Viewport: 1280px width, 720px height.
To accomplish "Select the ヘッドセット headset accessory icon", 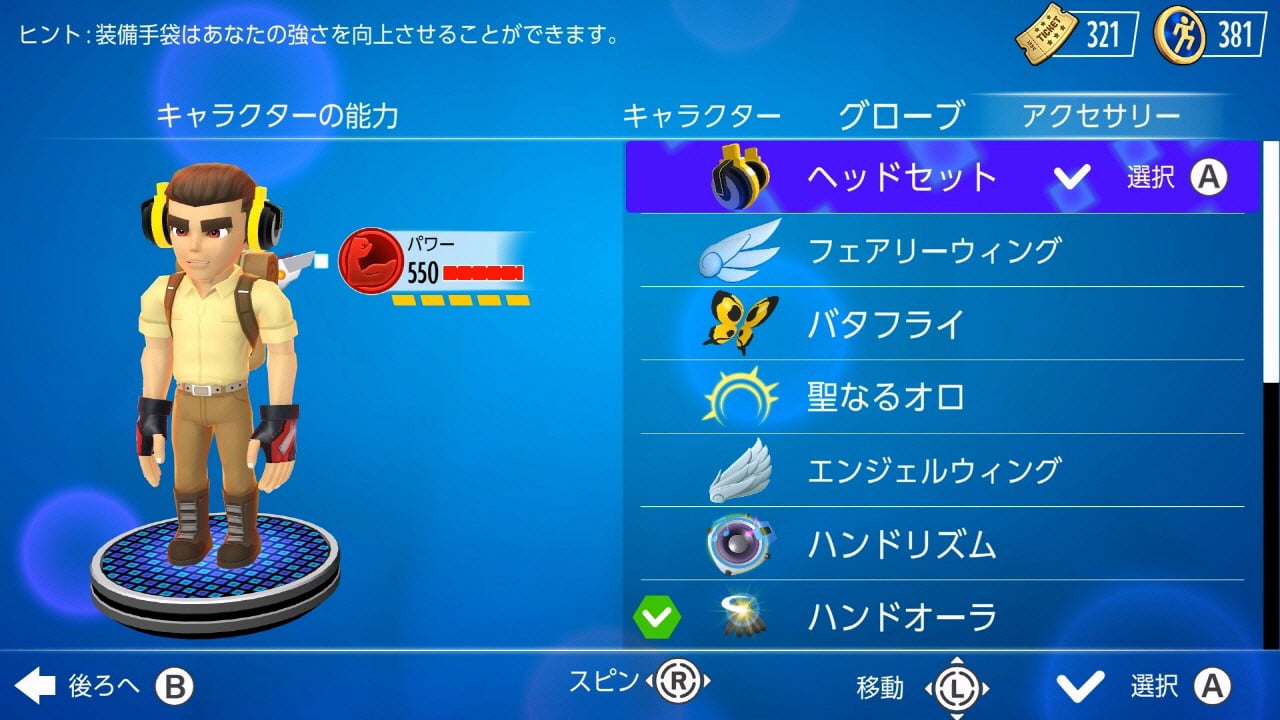I will coord(738,176).
